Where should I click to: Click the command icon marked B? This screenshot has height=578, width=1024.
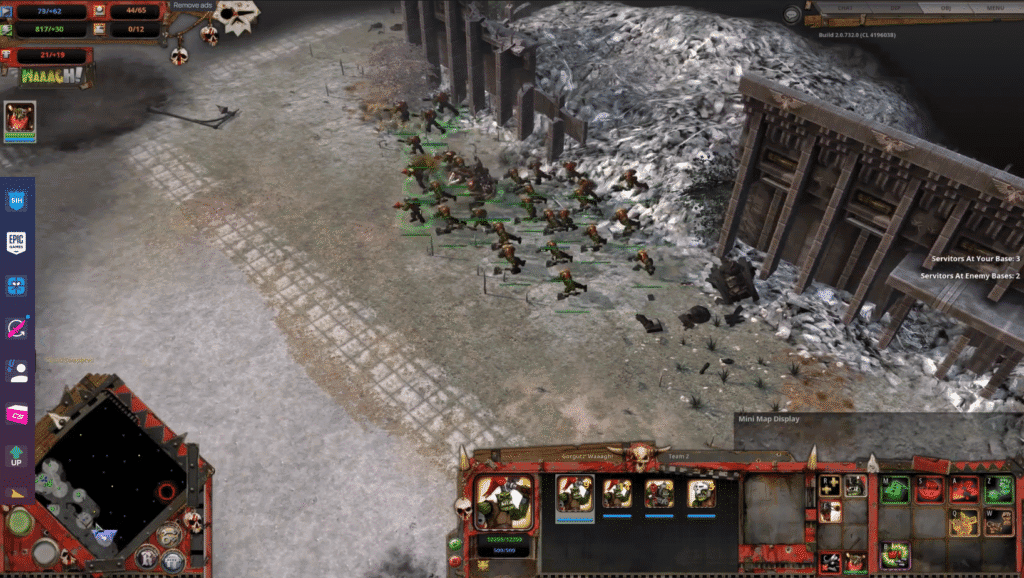(895, 555)
